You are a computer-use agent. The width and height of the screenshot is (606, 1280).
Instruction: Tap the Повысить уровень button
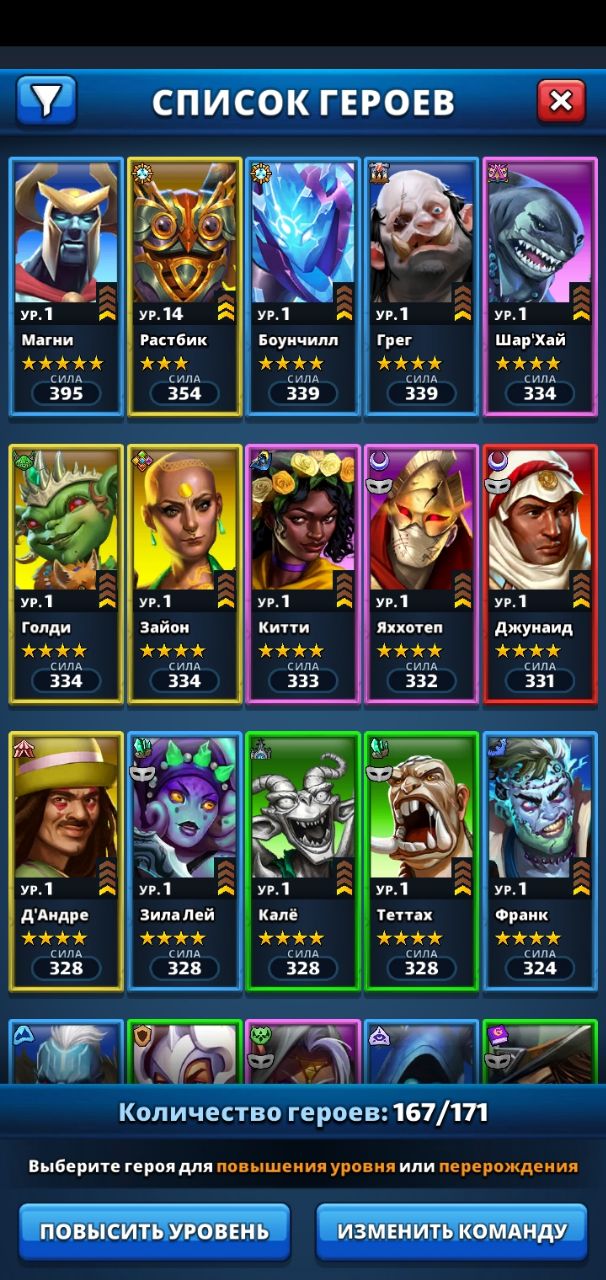[154, 1231]
